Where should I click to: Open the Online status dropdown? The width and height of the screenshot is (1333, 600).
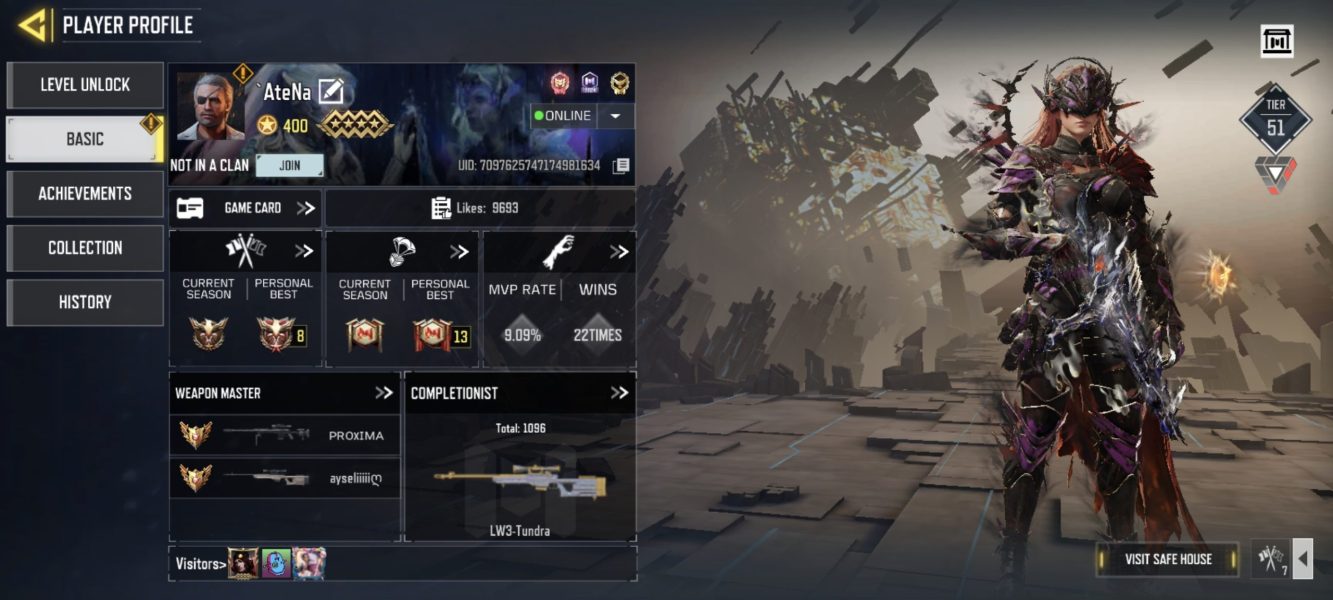[x=615, y=116]
